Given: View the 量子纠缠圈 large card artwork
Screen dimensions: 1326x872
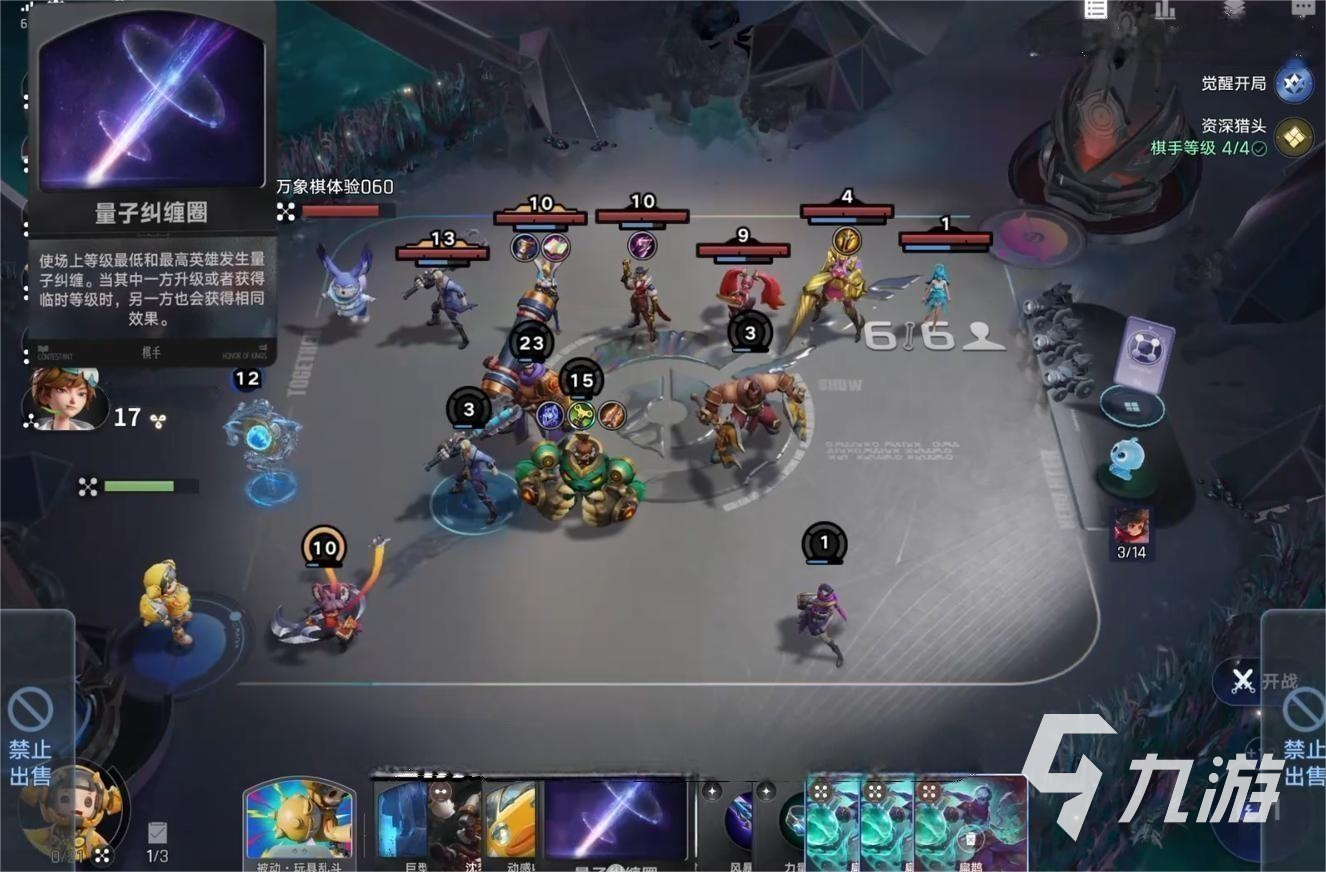Looking at the screenshot, I should tap(151, 103).
